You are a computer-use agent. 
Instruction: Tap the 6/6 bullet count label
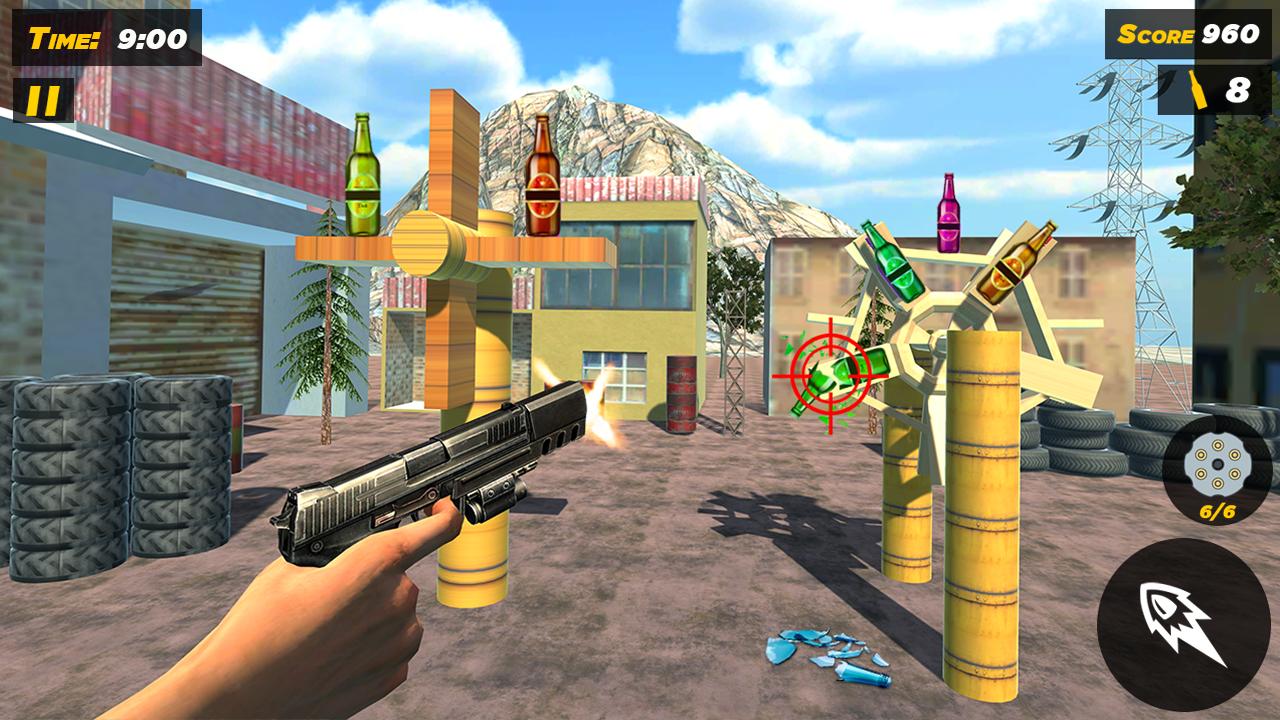click(1220, 512)
